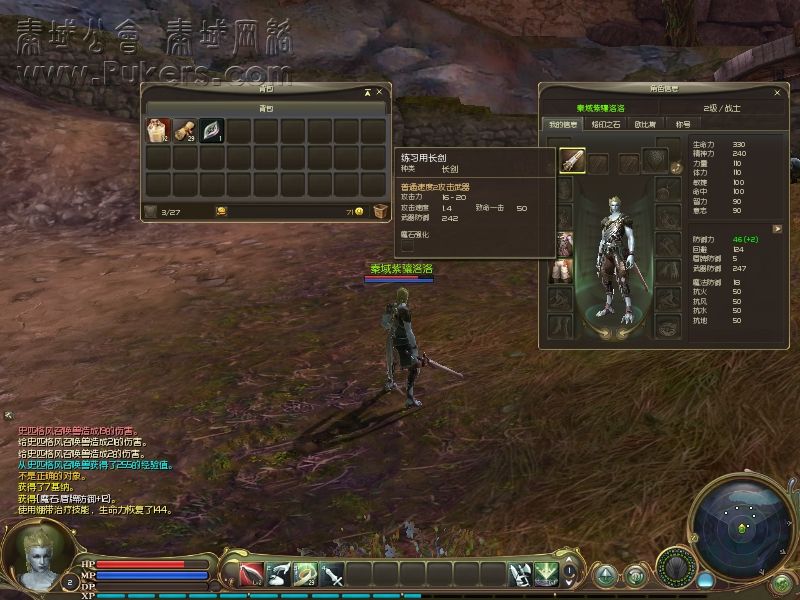Switch to the 烙印之石 tab

point(608,124)
